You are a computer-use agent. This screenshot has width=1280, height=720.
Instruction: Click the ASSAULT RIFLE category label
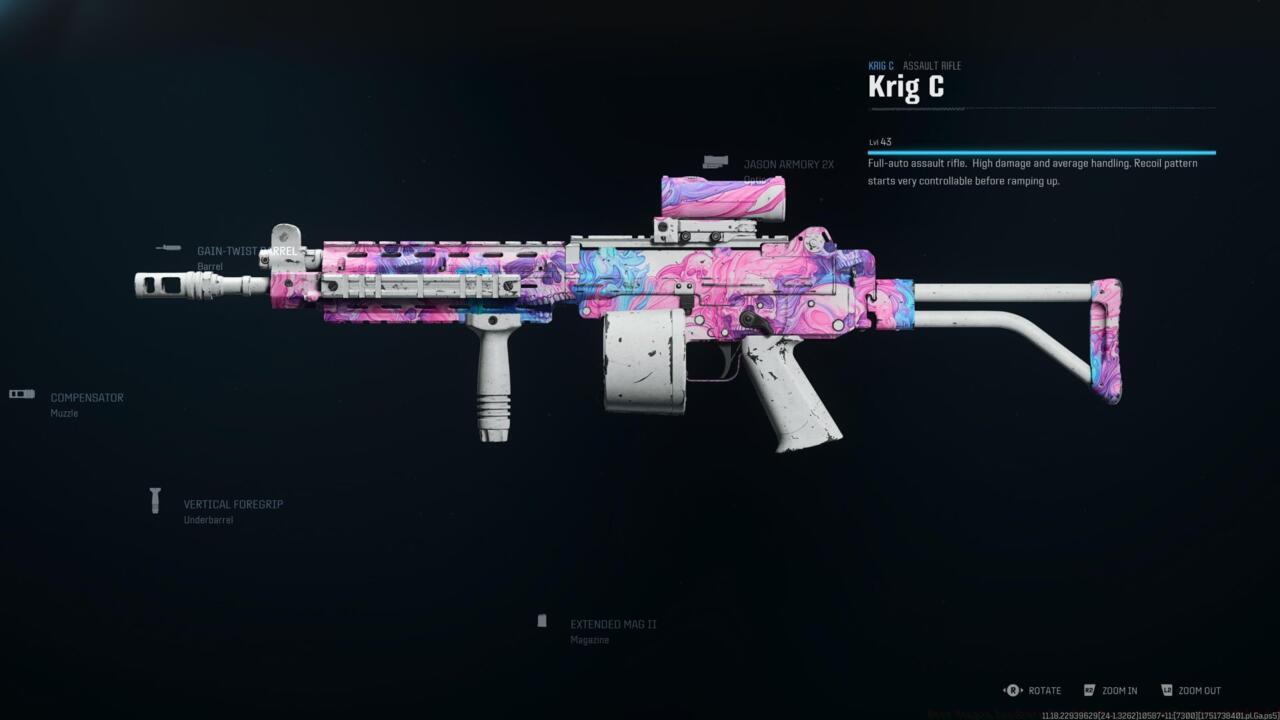[932, 65]
